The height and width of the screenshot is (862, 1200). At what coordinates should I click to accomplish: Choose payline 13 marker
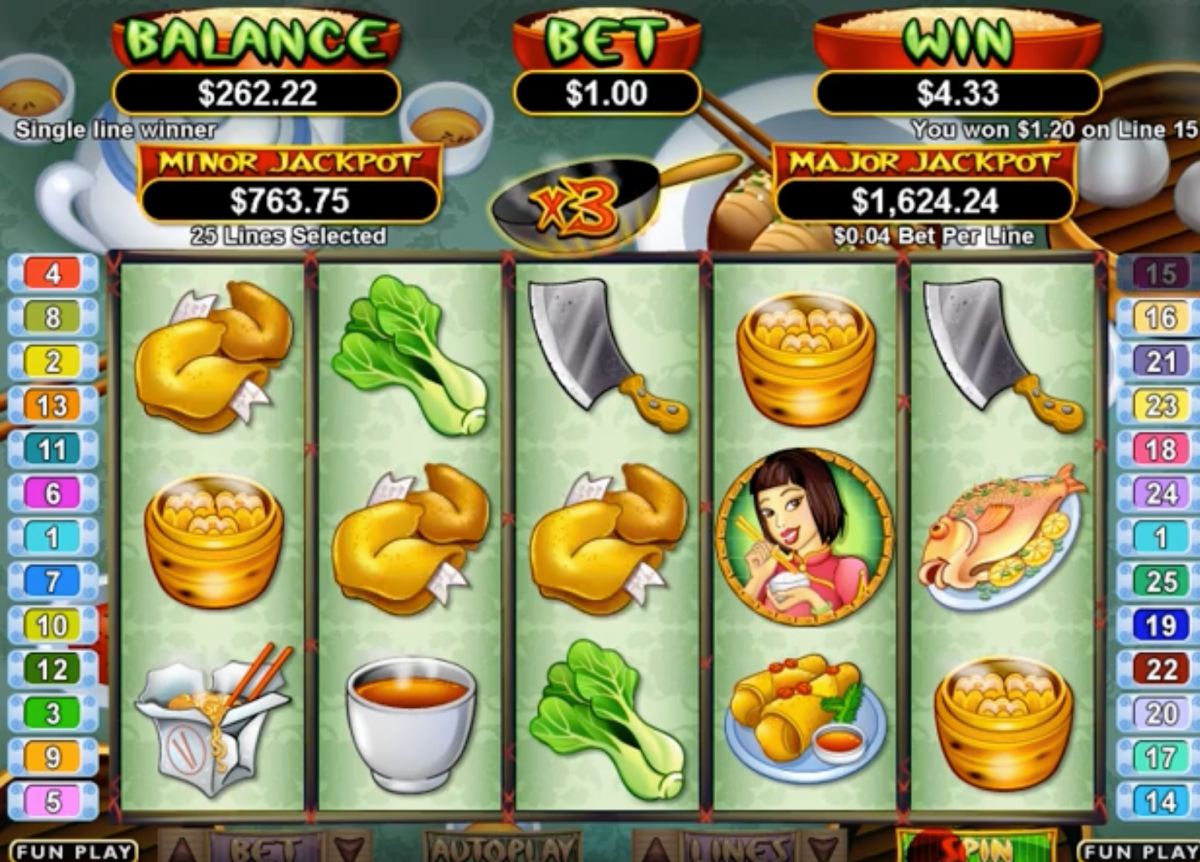(53, 405)
